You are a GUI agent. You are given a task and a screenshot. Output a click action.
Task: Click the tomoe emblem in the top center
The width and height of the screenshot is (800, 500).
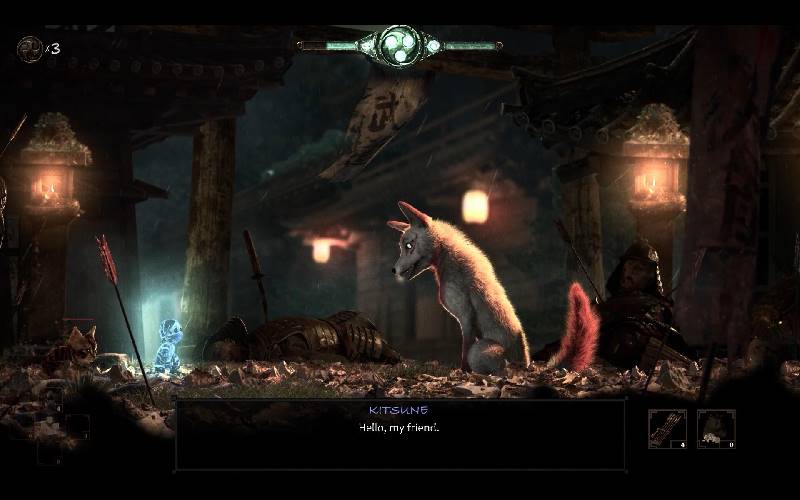pyautogui.click(x=400, y=45)
